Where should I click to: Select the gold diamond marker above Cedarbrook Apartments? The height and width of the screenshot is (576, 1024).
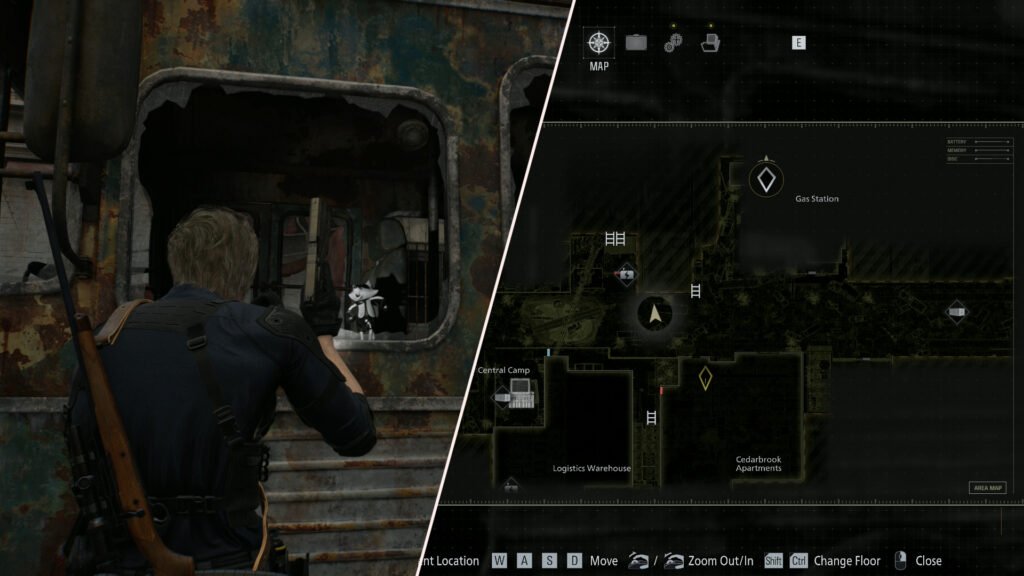[x=705, y=378]
